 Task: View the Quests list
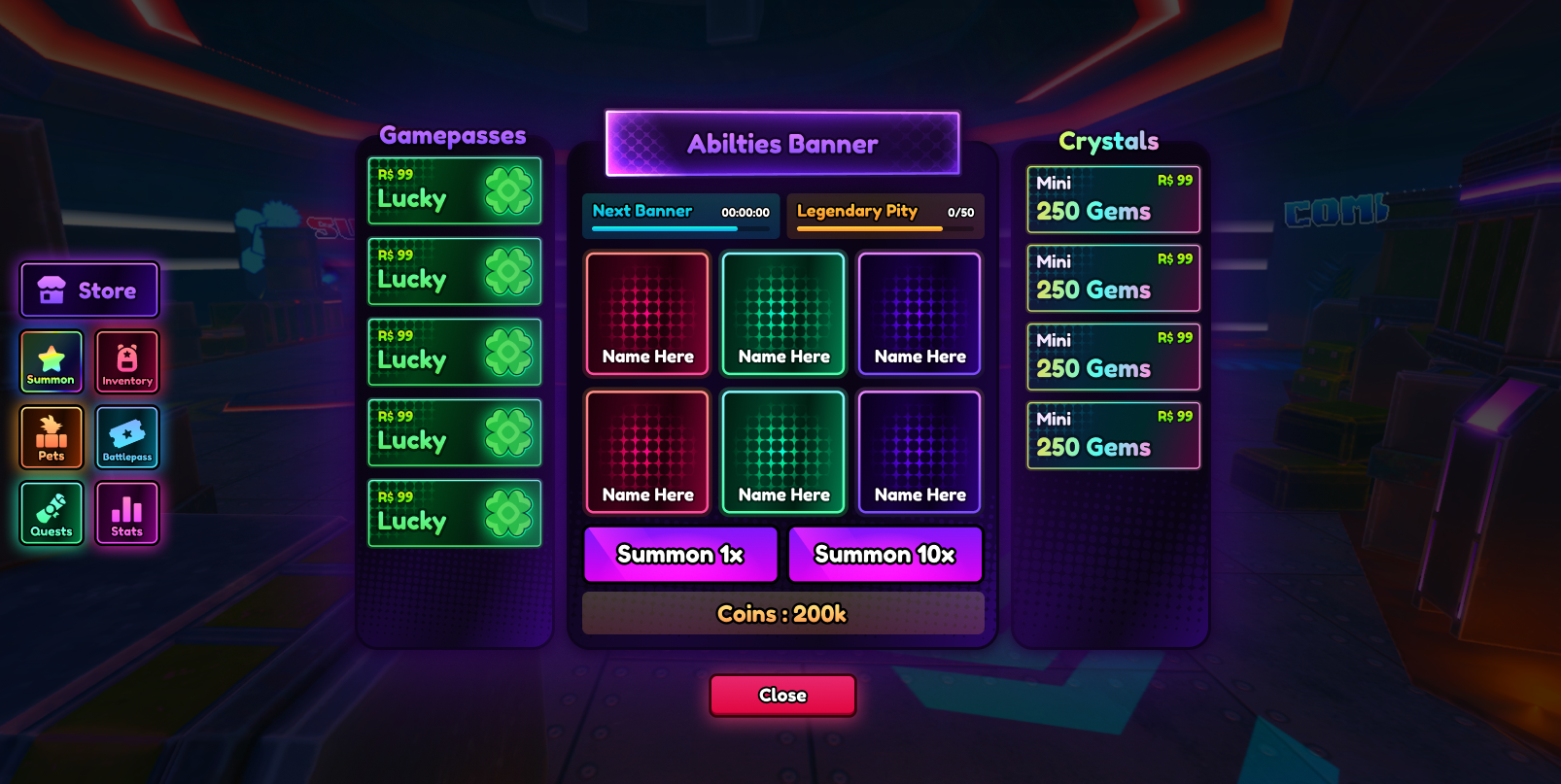(52, 513)
